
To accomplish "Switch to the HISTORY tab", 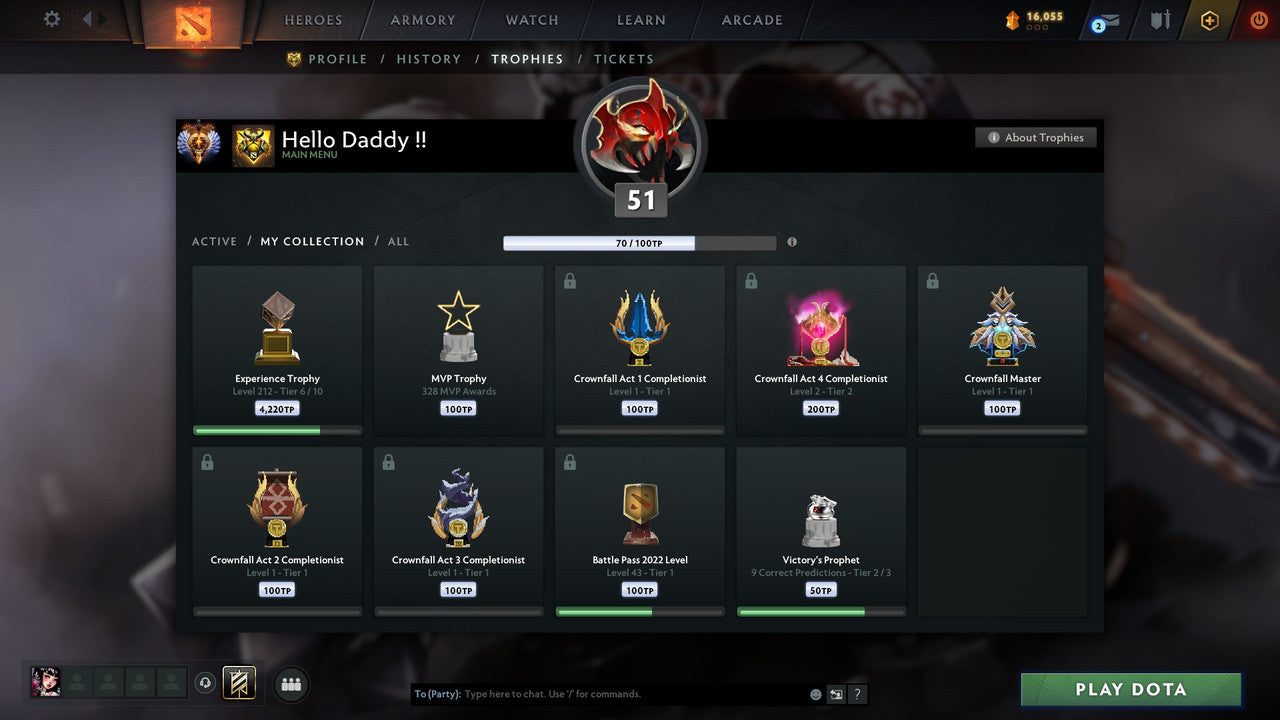I will [x=428, y=59].
